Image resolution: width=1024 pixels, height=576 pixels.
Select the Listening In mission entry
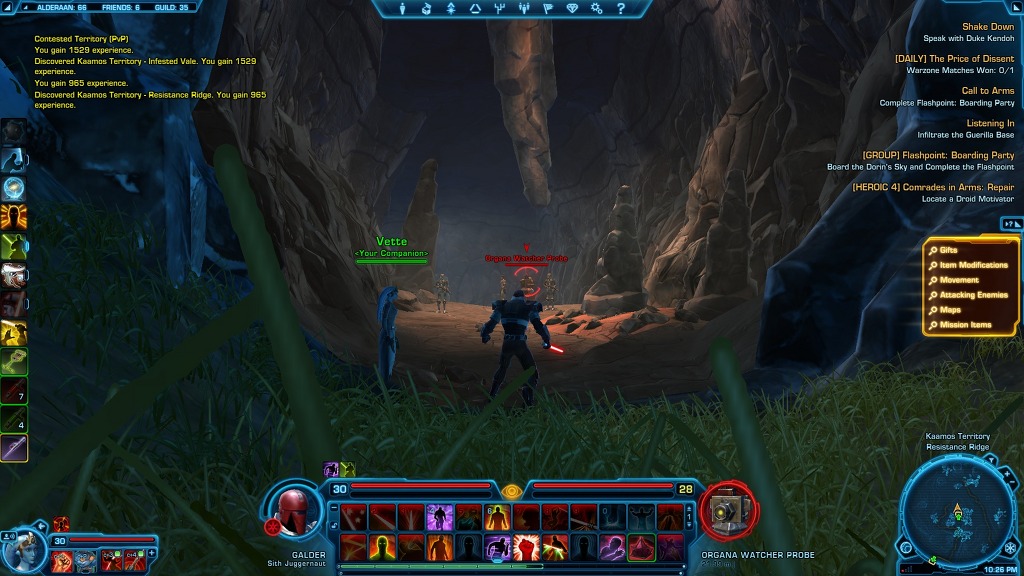[x=990, y=124]
